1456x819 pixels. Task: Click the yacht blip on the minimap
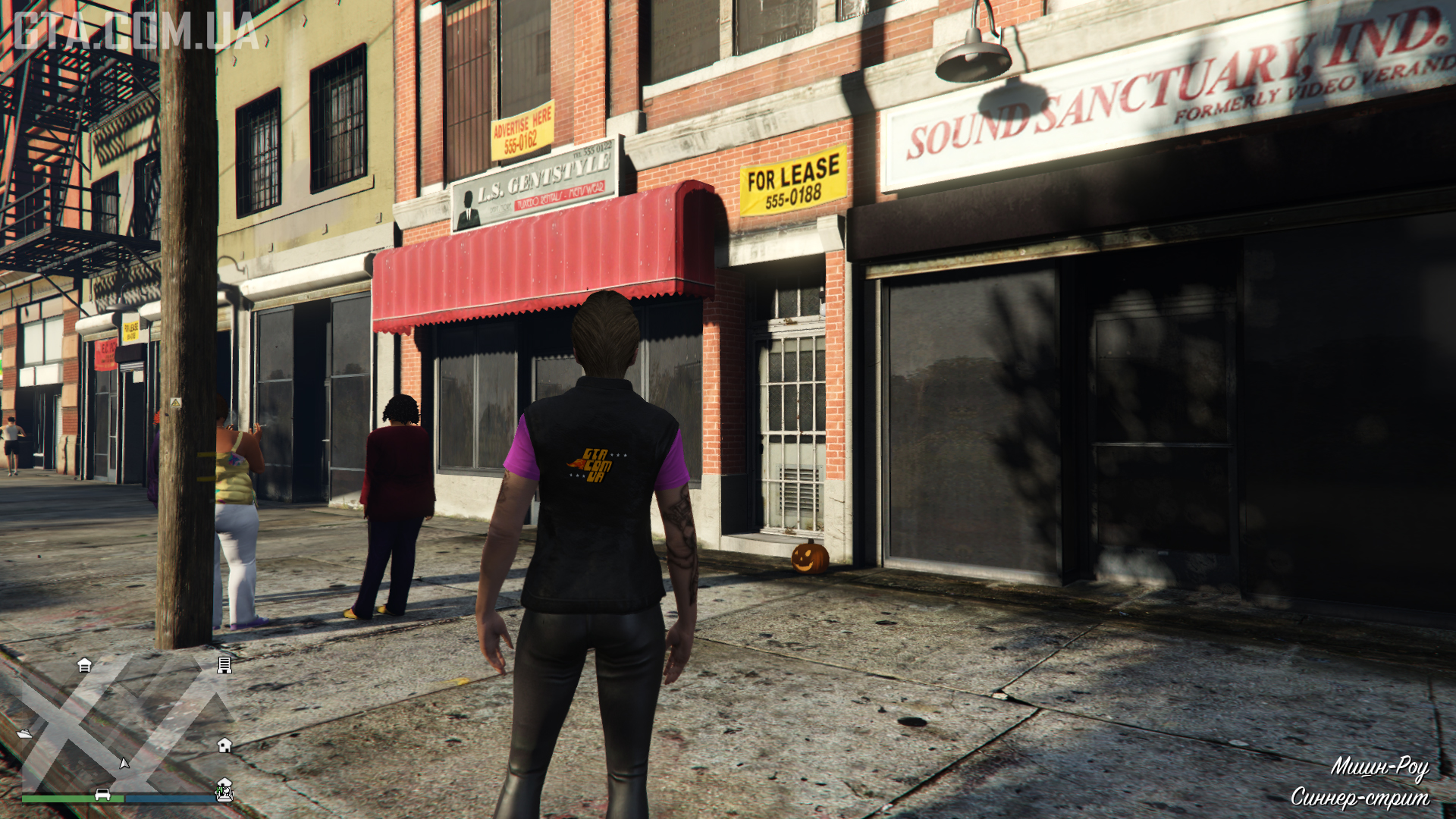[x=24, y=733]
